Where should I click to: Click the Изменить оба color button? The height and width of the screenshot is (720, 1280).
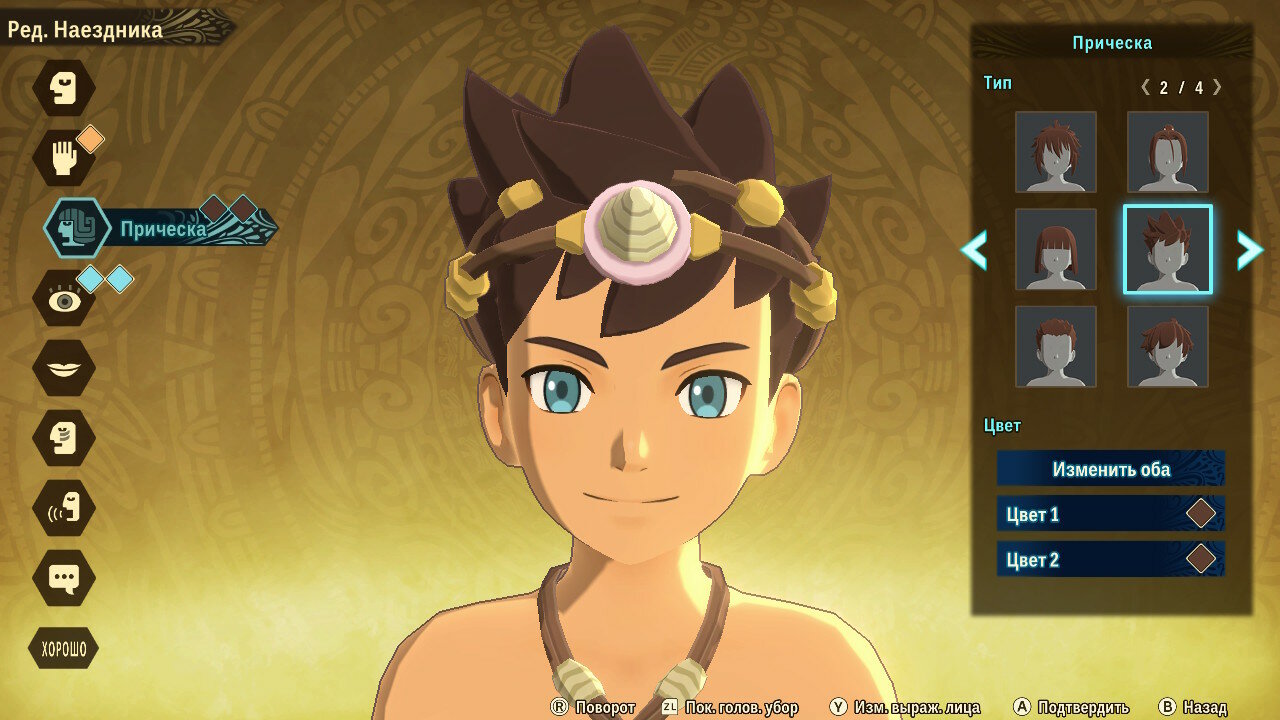(1110, 469)
